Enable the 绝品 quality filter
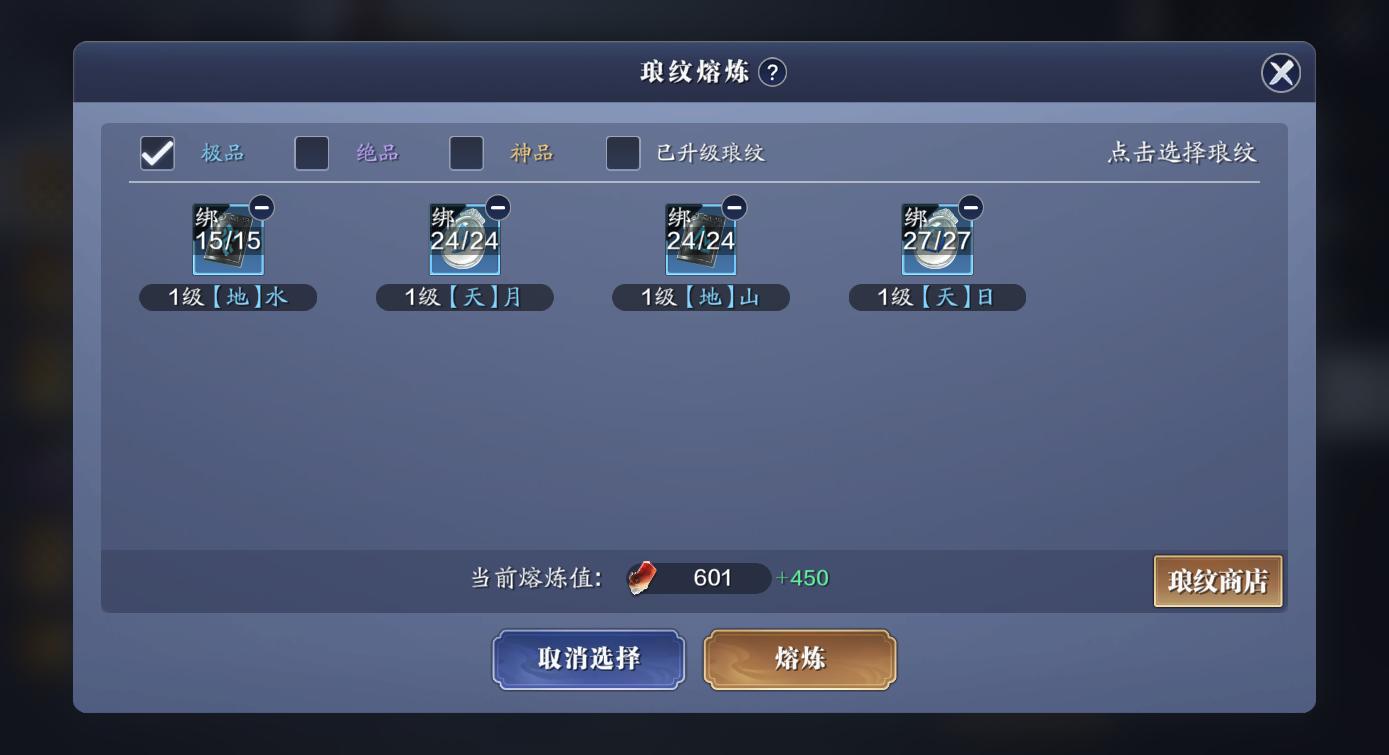The width and height of the screenshot is (1389, 755). pos(311,153)
